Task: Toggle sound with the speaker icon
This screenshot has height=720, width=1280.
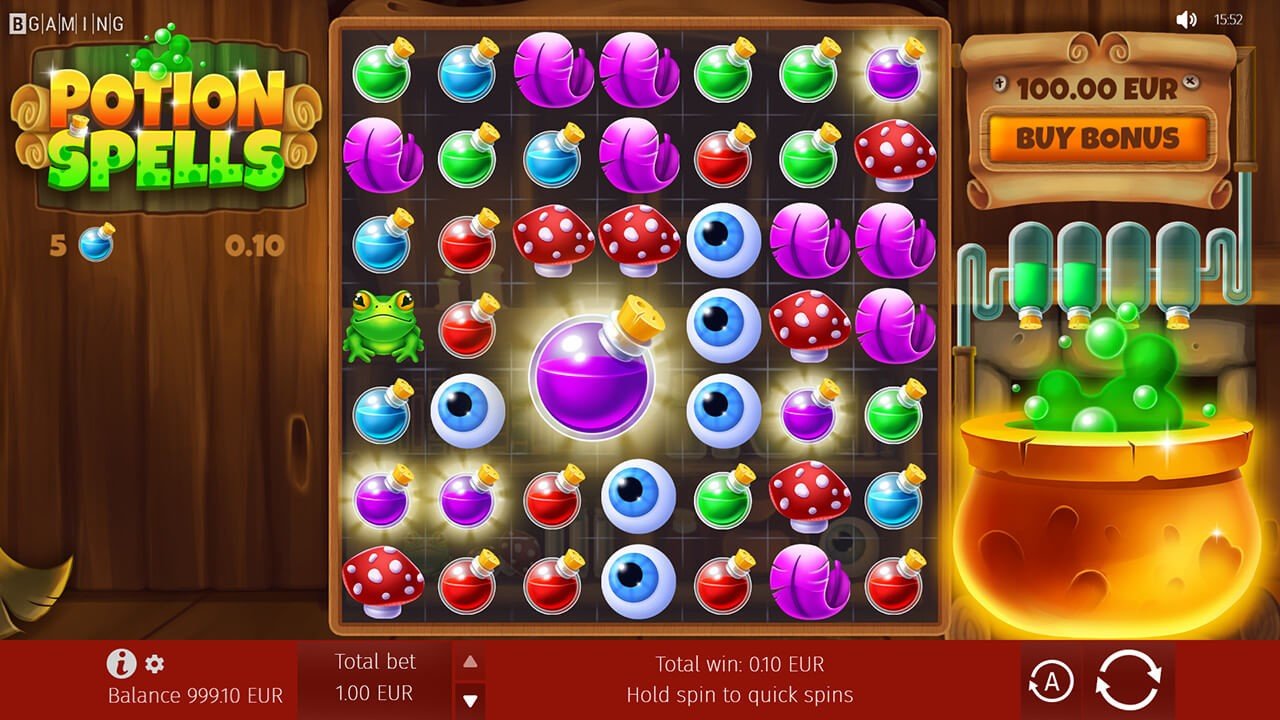Action: 1186,19
